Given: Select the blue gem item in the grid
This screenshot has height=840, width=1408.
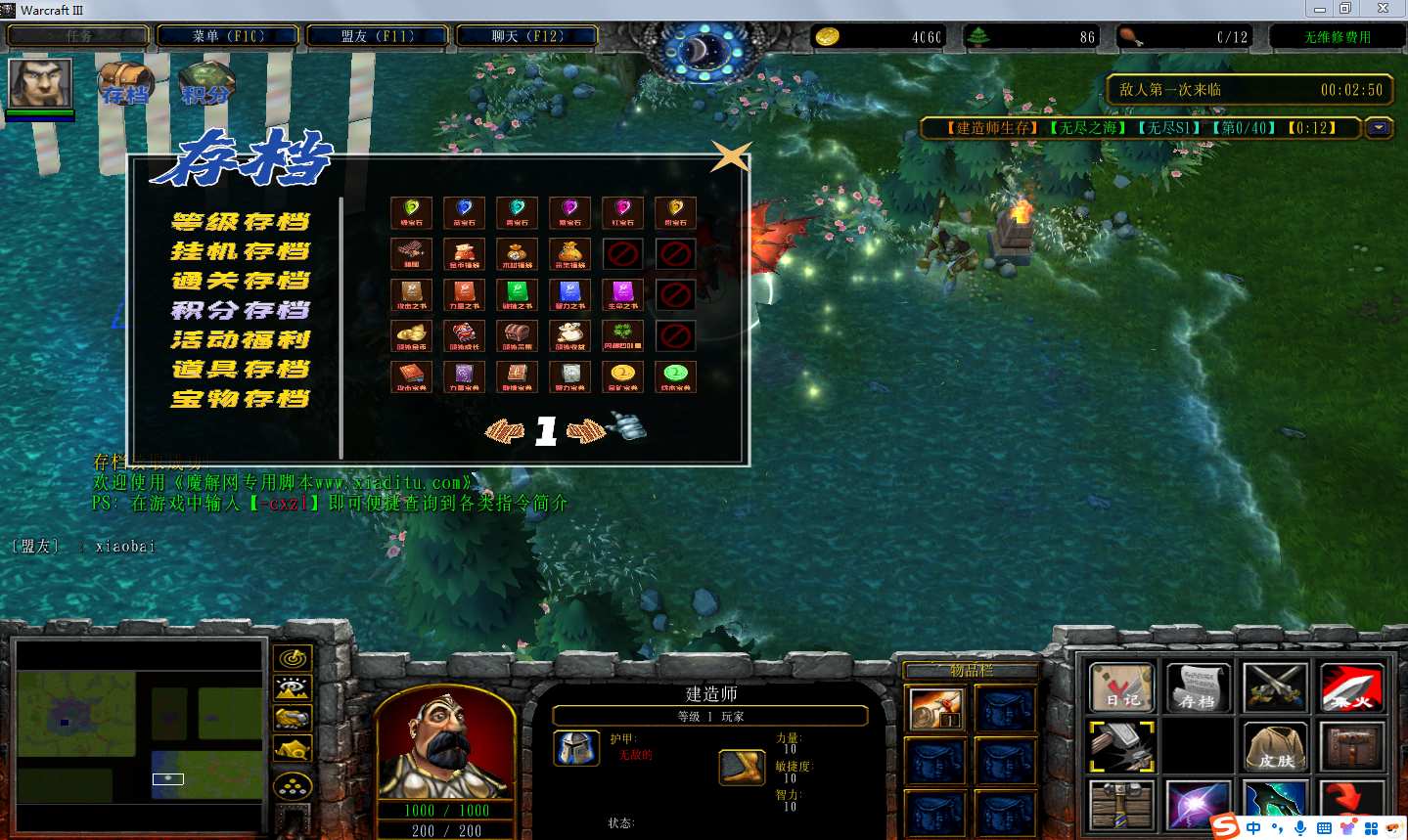Looking at the screenshot, I should click(x=465, y=211).
